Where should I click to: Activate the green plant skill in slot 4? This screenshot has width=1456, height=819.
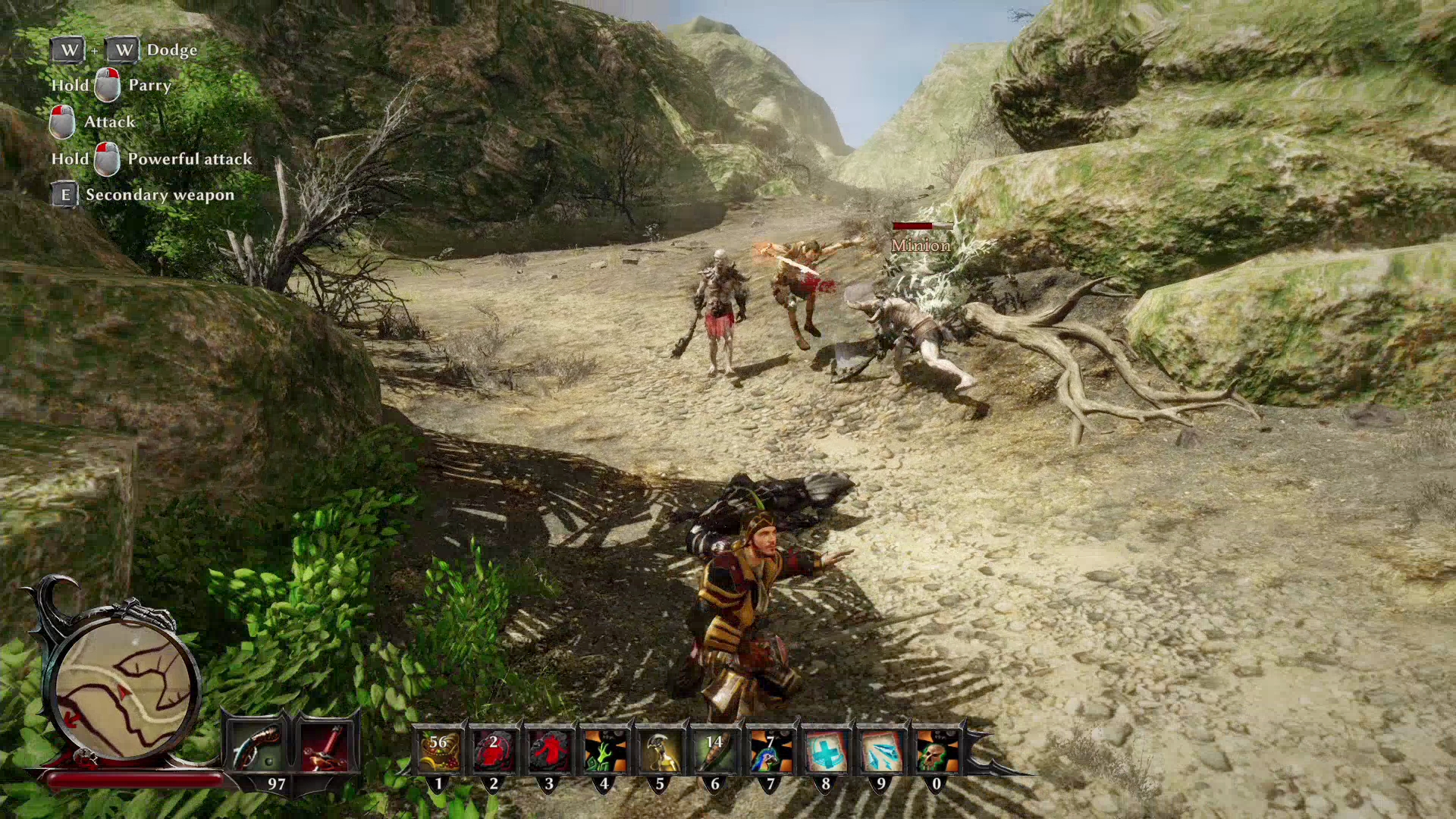[x=604, y=749]
